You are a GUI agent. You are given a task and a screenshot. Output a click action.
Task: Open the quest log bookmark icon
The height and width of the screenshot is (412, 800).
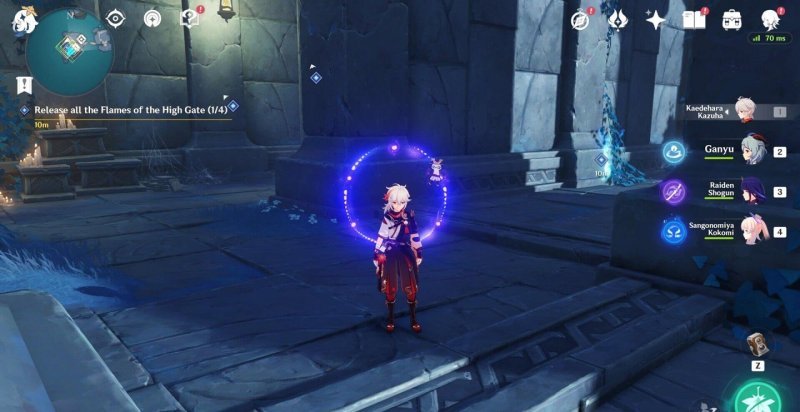24,84
